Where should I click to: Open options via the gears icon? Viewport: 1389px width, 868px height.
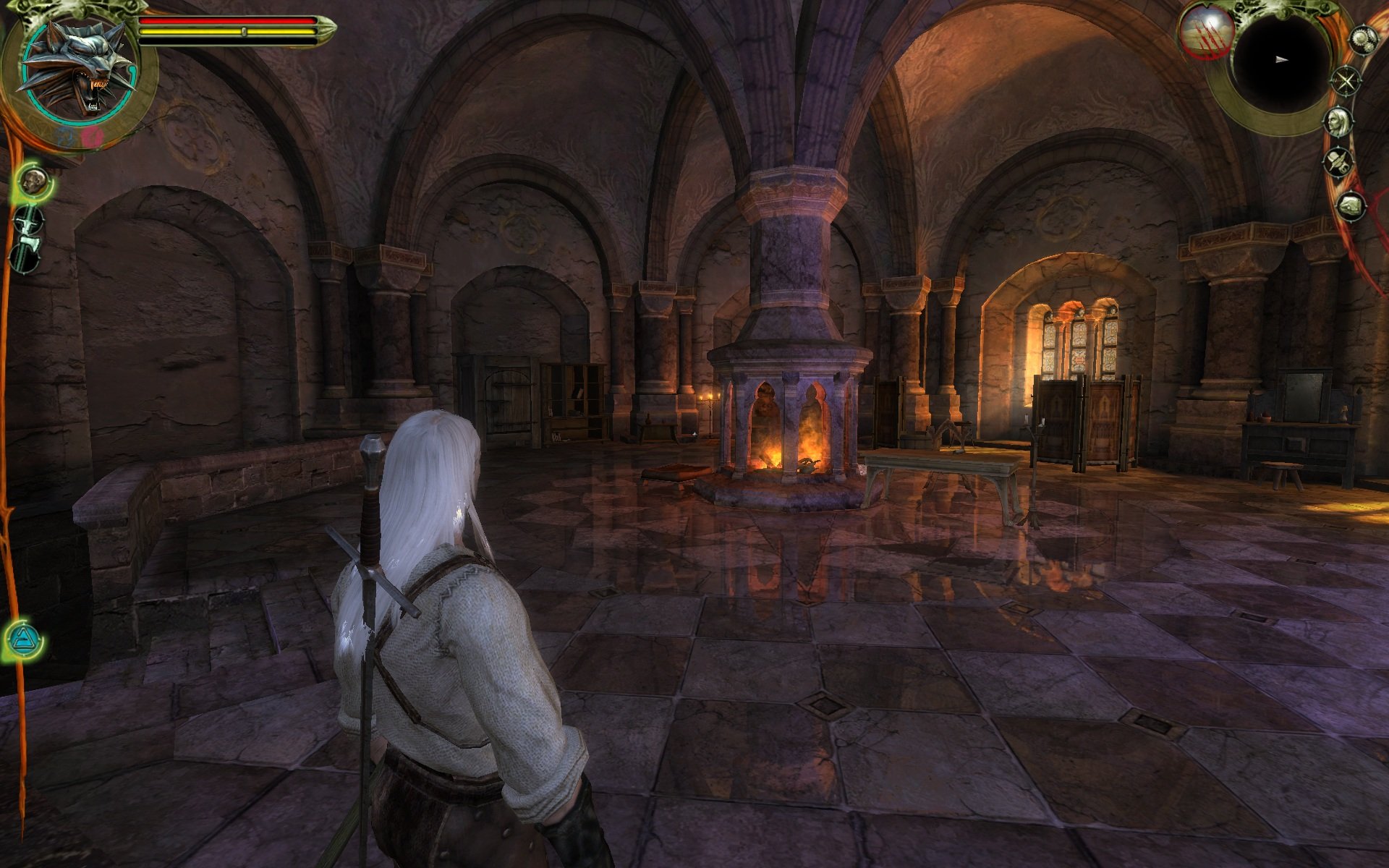tap(1363, 38)
